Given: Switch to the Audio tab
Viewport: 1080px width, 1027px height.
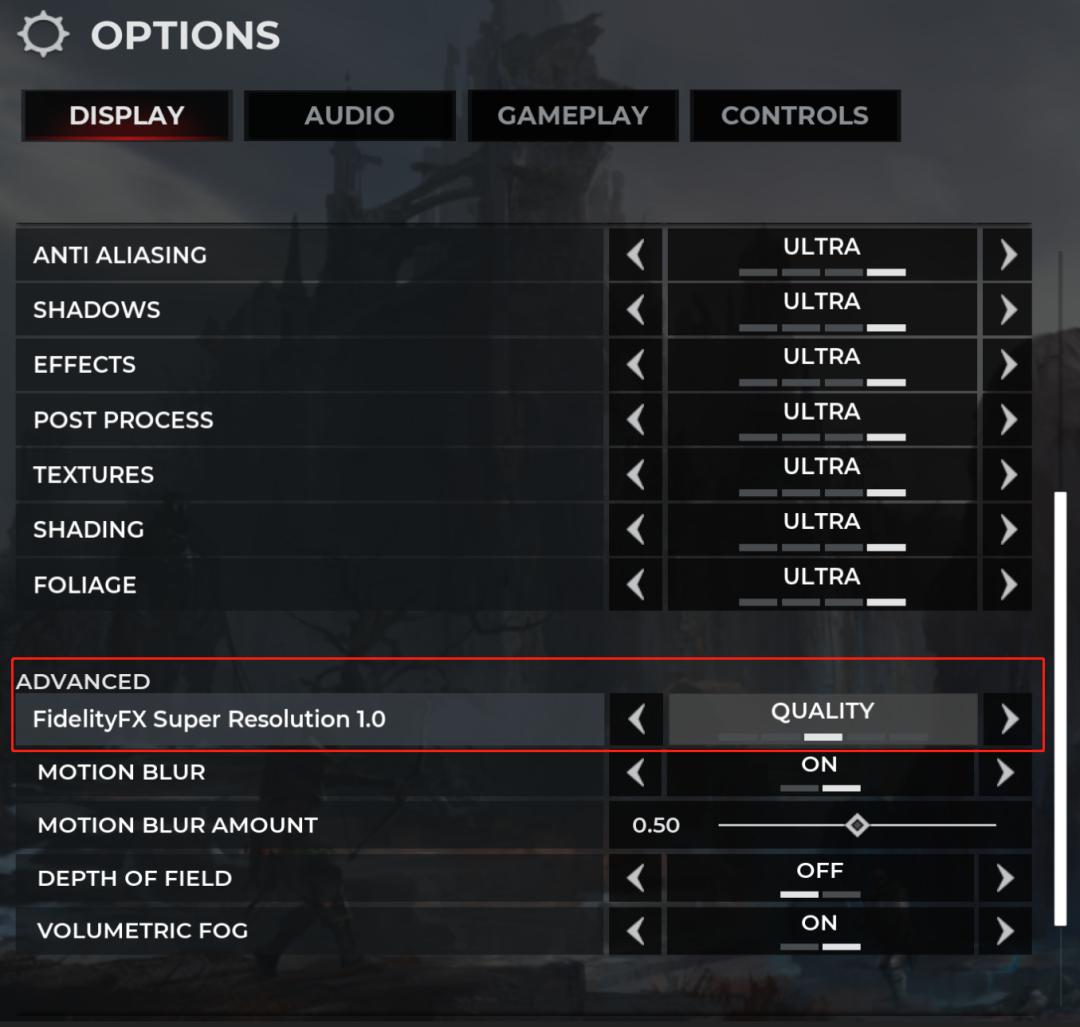Looking at the screenshot, I should coord(349,116).
